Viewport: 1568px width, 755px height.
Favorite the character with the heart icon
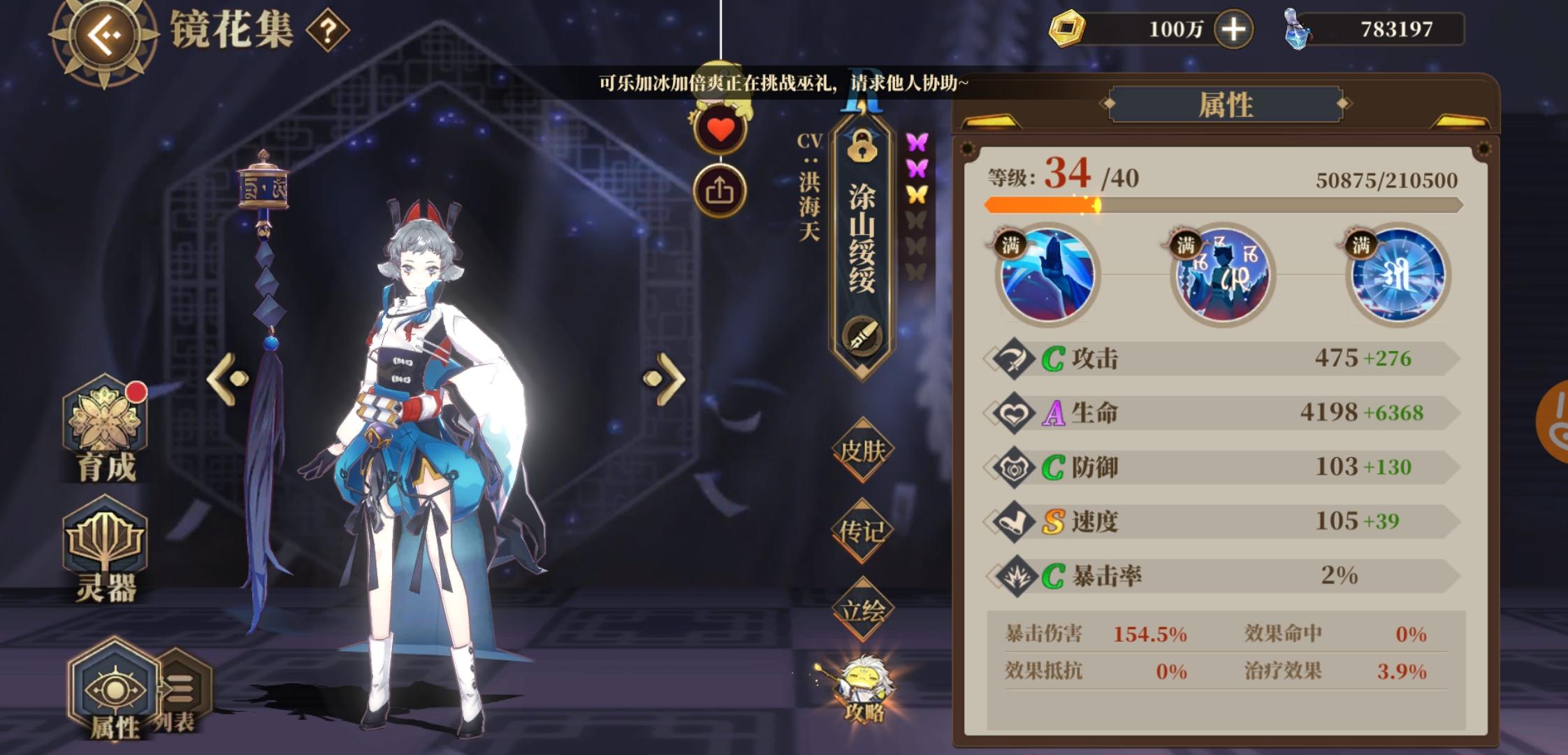[x=720, y=127]
